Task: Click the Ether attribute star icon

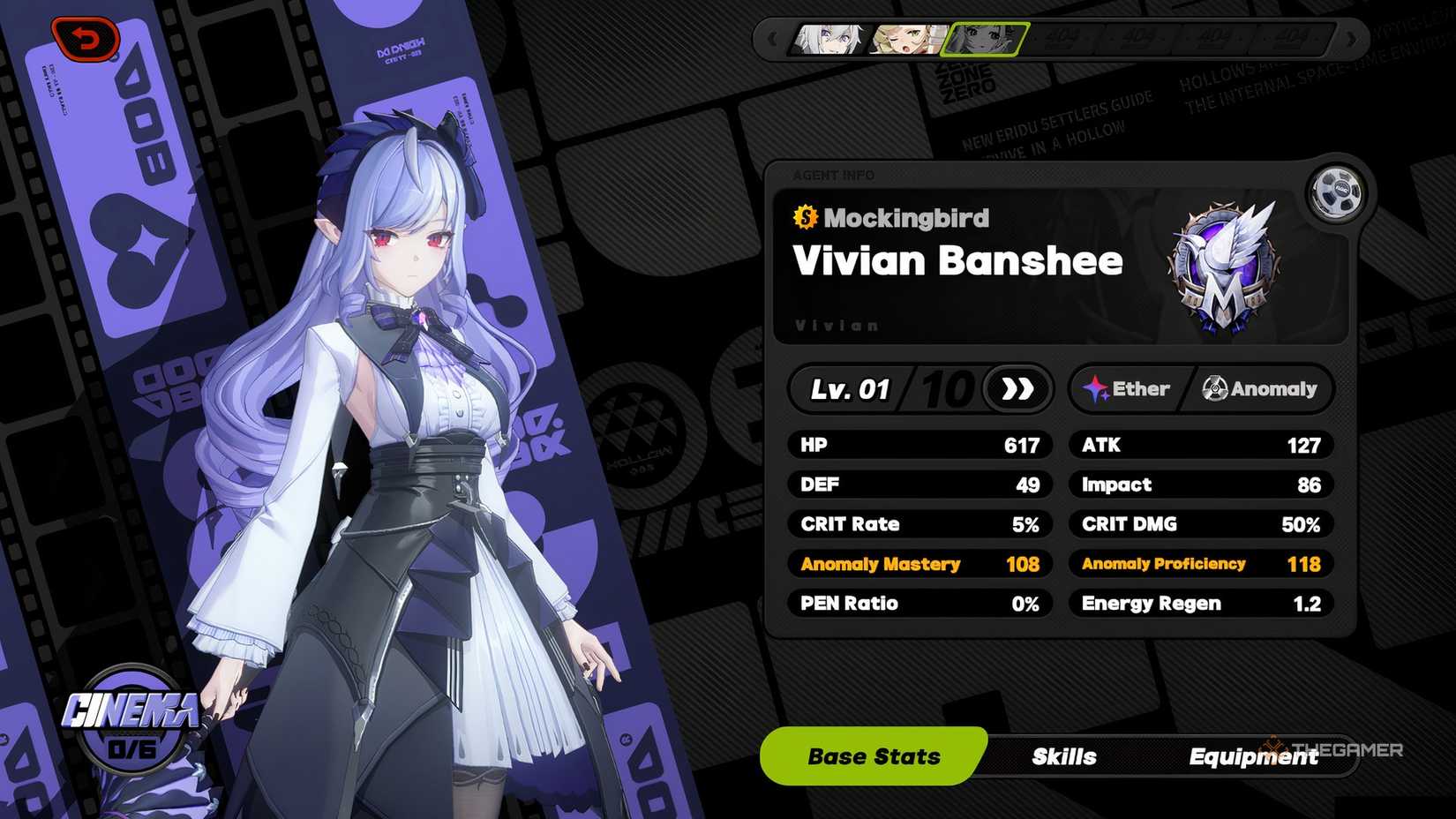Action: click(x=1095, y=387)
